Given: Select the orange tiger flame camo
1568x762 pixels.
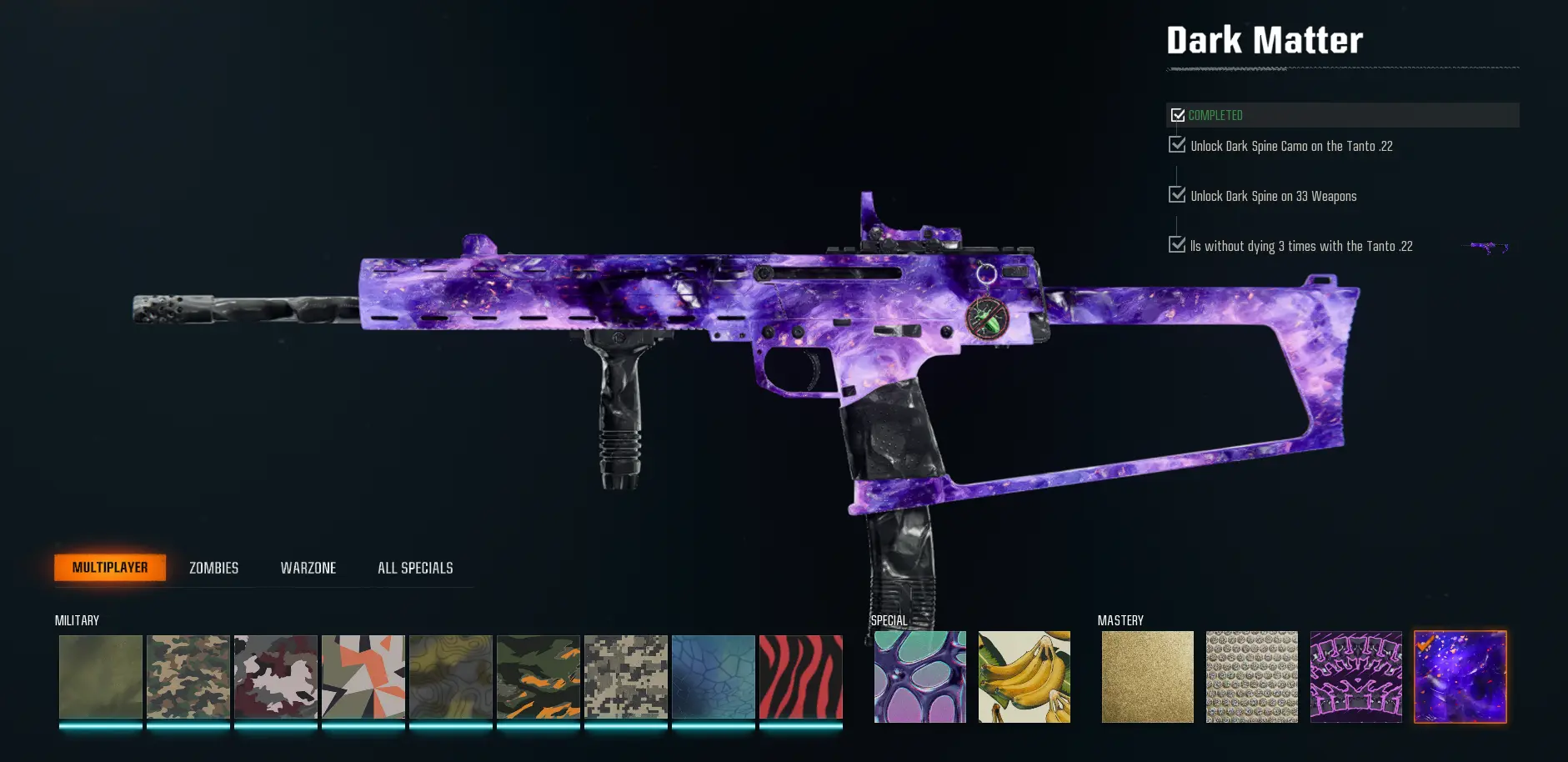Looking at the screenshot, I should [x=539, y=677].
